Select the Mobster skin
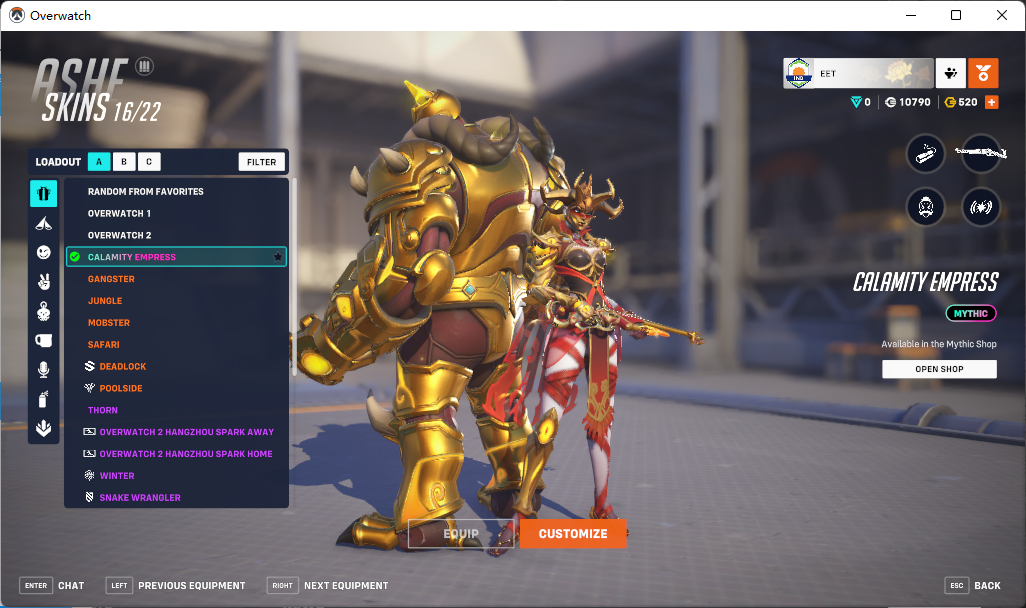The height and width of the screenshot is (608, 1026). 109,323
